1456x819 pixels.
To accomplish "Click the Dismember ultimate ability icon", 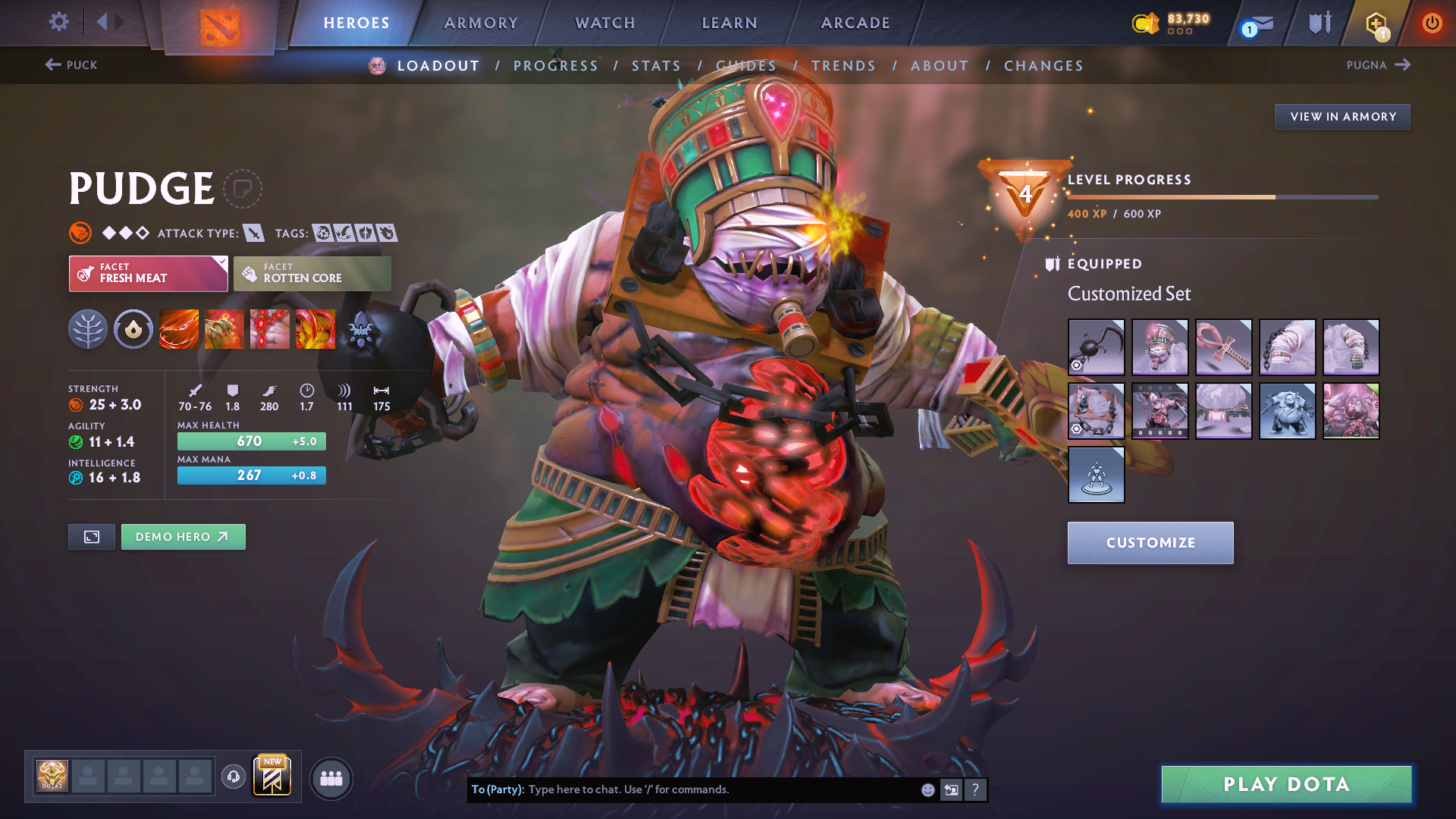I will coord(315,329).
